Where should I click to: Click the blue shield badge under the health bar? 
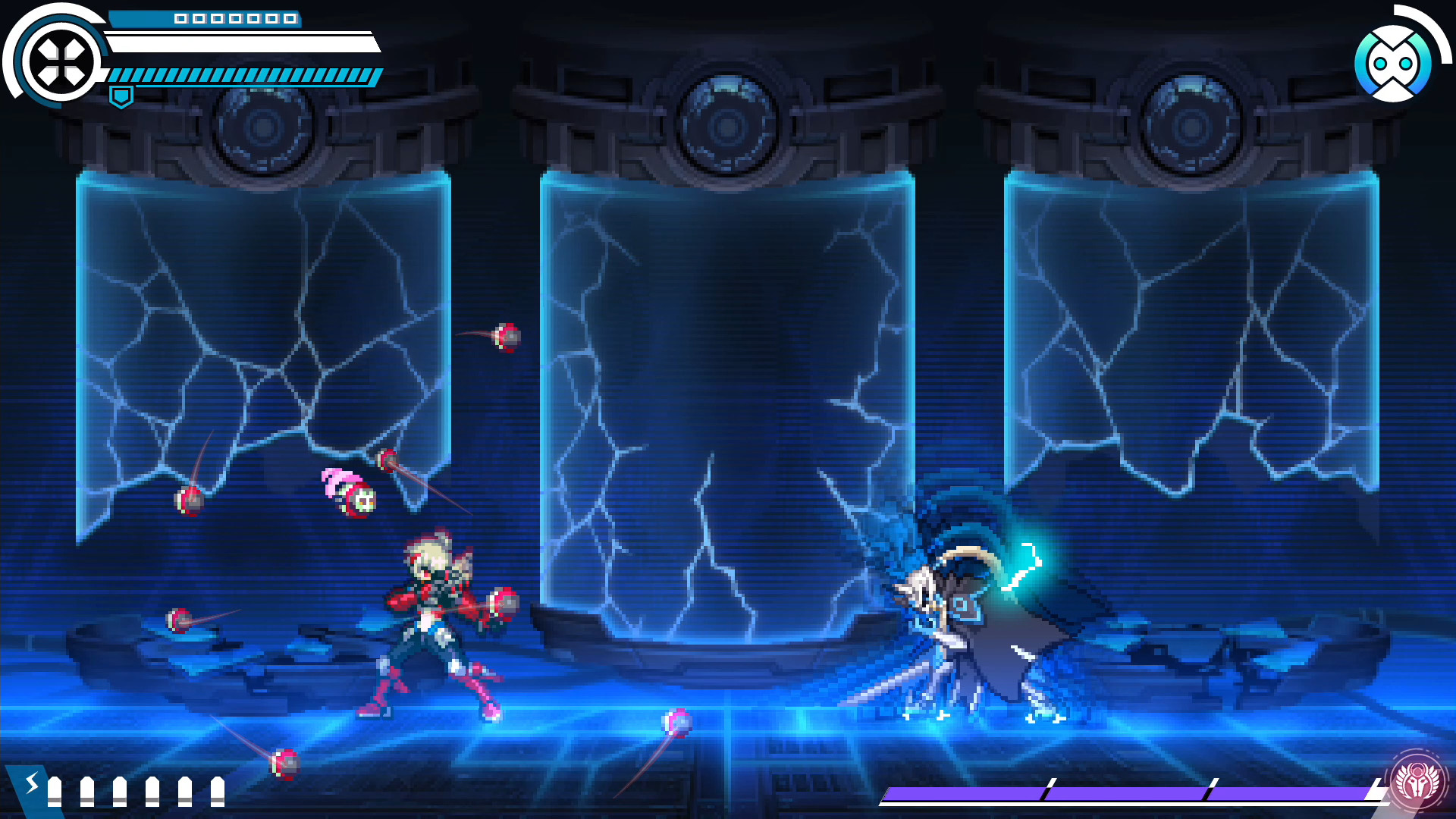pos(121,95)
